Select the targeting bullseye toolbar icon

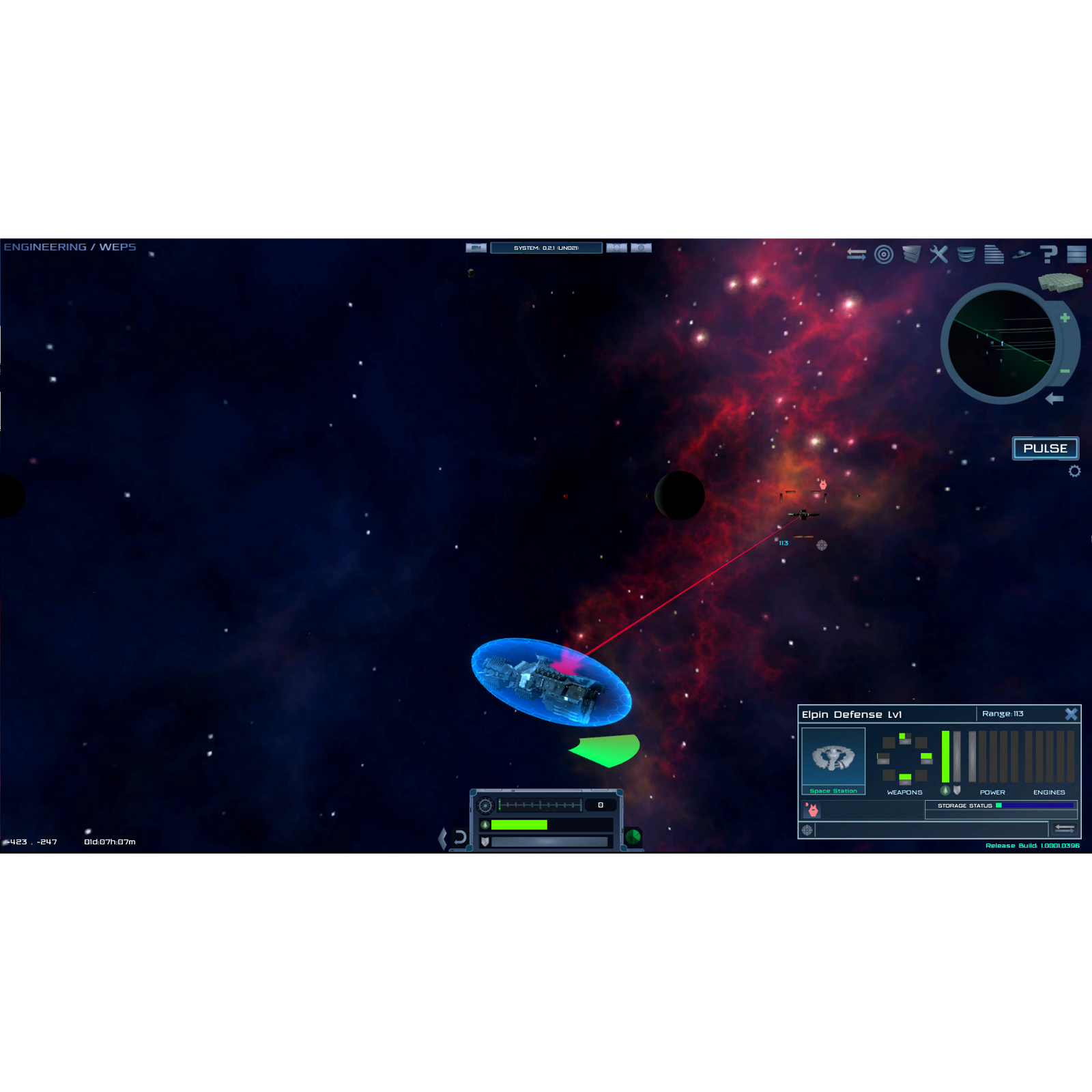885,255
